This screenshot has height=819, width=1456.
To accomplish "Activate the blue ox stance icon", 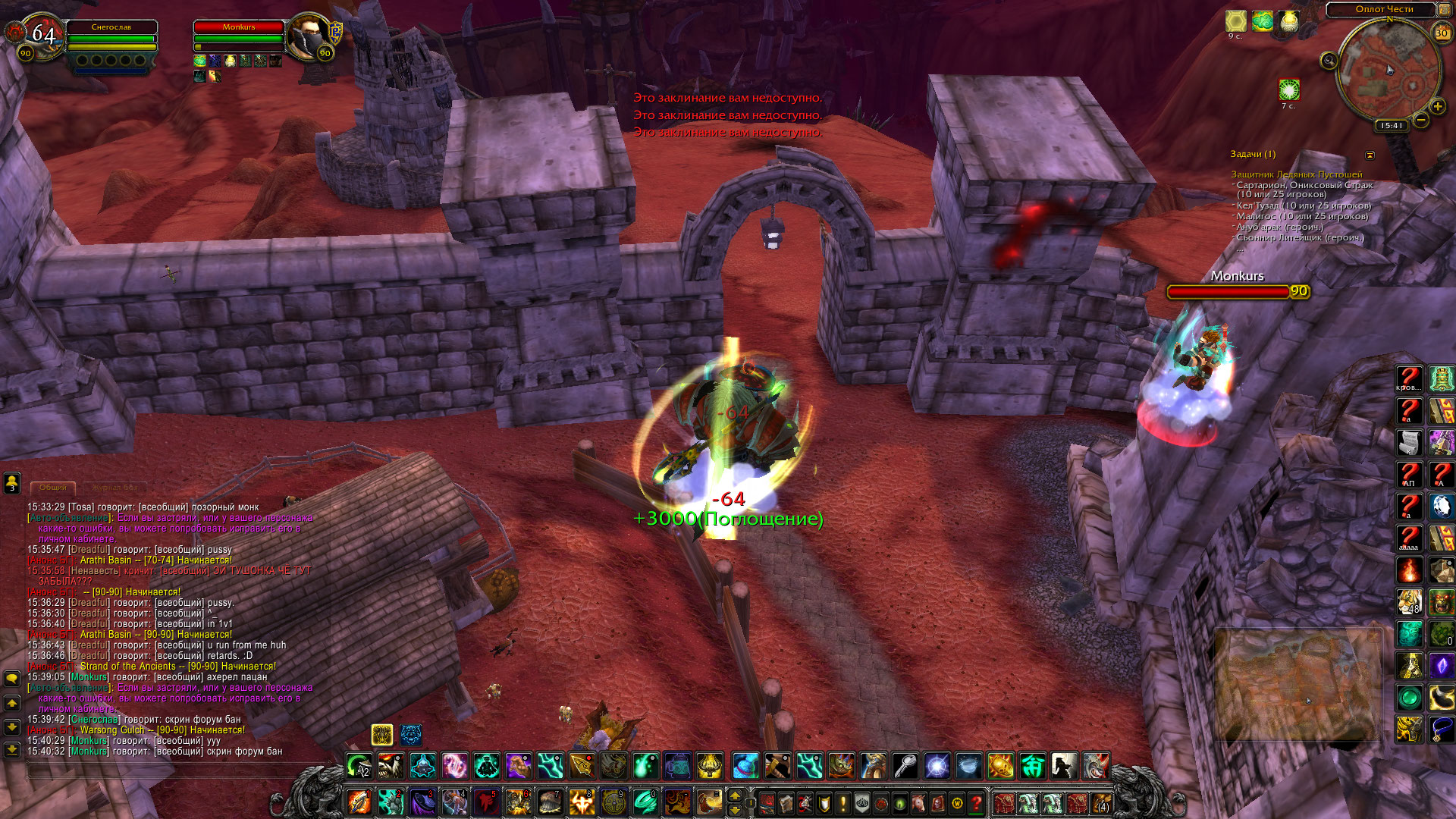I will click(411, 734).
